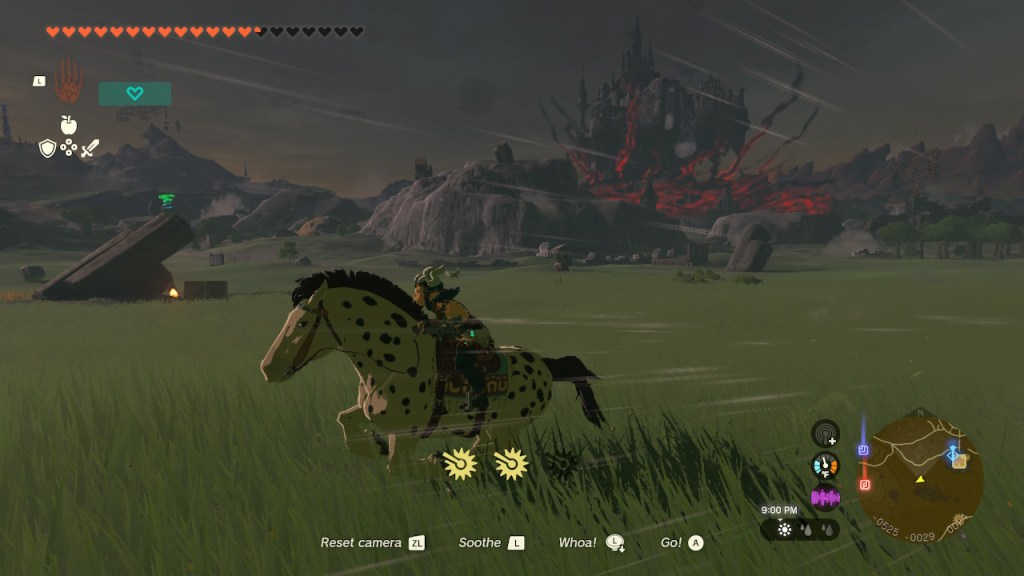Screen dimensions: 1024x576
Task: Click the yellow player arrow on minimap
Action: [x=920, y=479]
